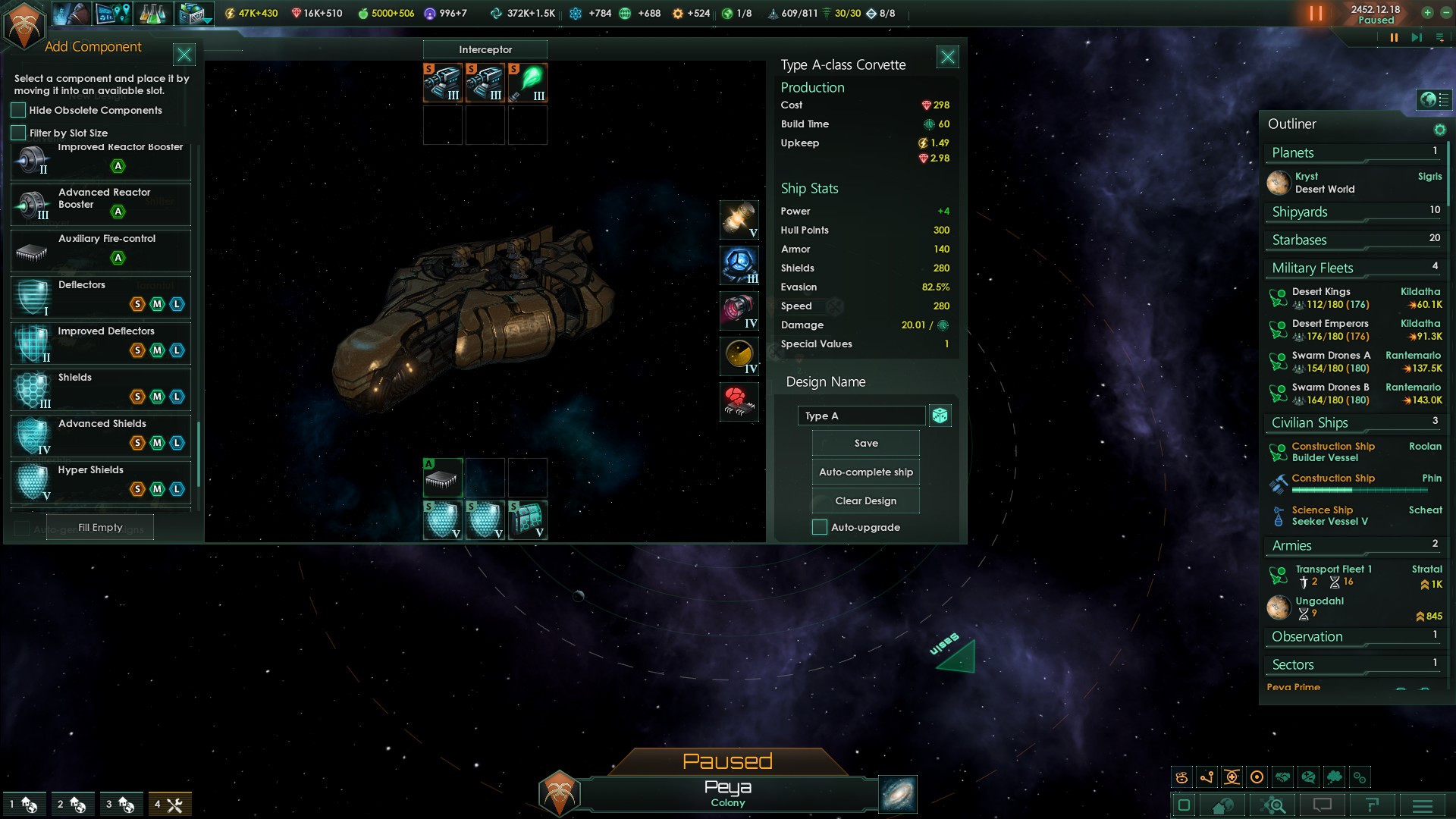Screen dimensions: 1456x819
Task: Edit the Design Name text field
Action: pos(861,416)
